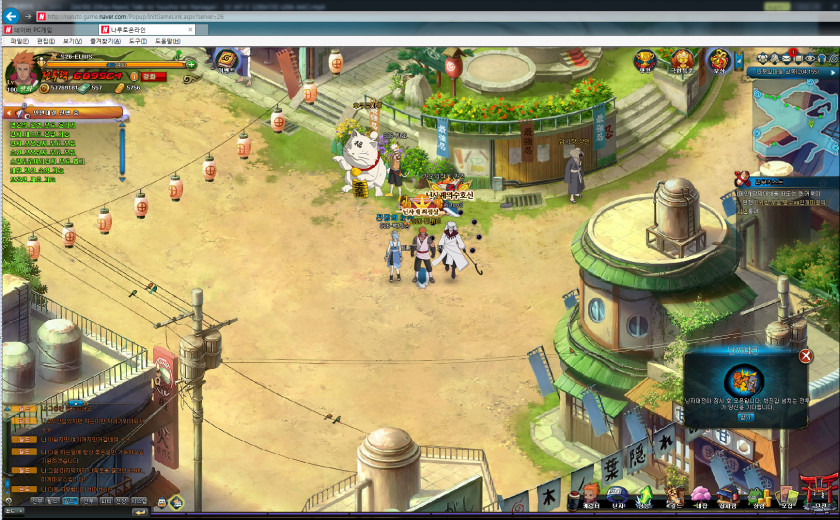
Task: Open the cherry blossom tree menu
Action: [701, 495]
